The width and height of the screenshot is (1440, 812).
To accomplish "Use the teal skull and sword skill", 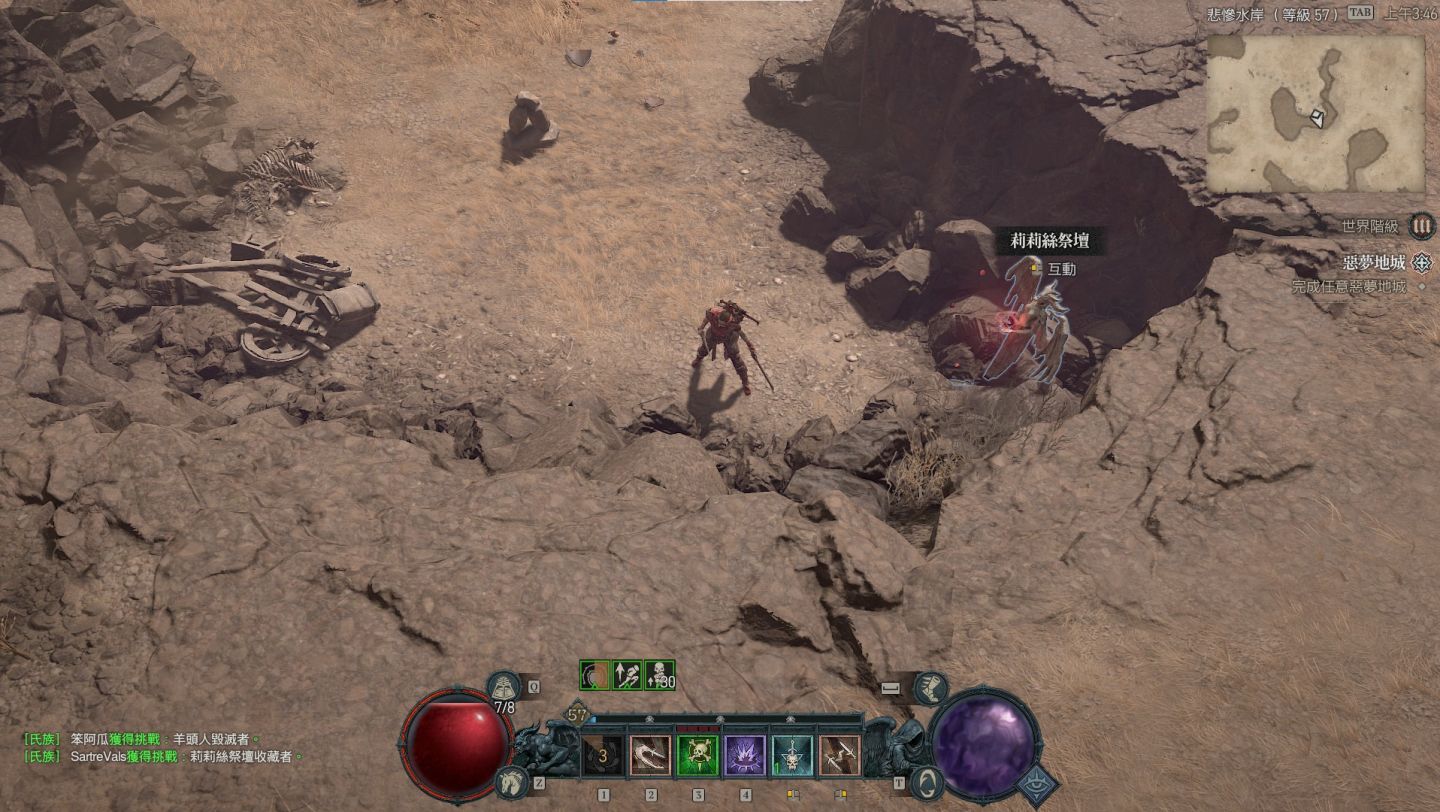I will coord(792,756).
